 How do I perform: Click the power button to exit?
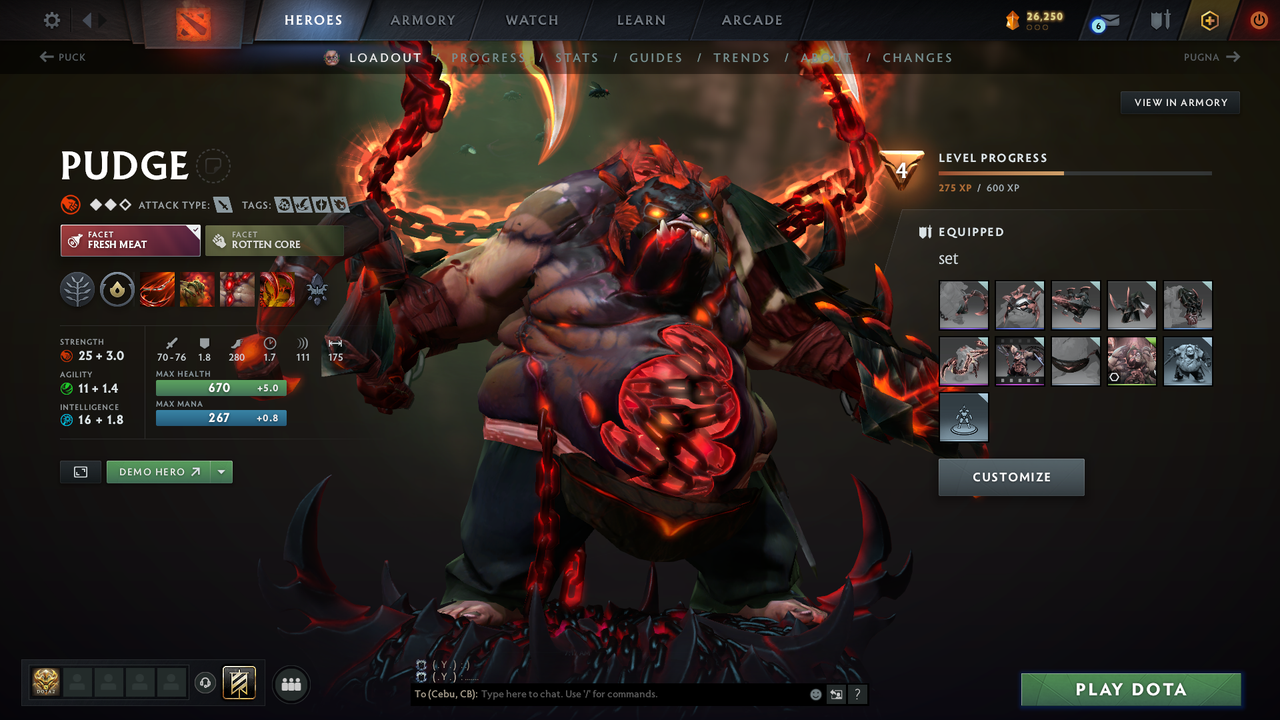(x=1258, y=18)
